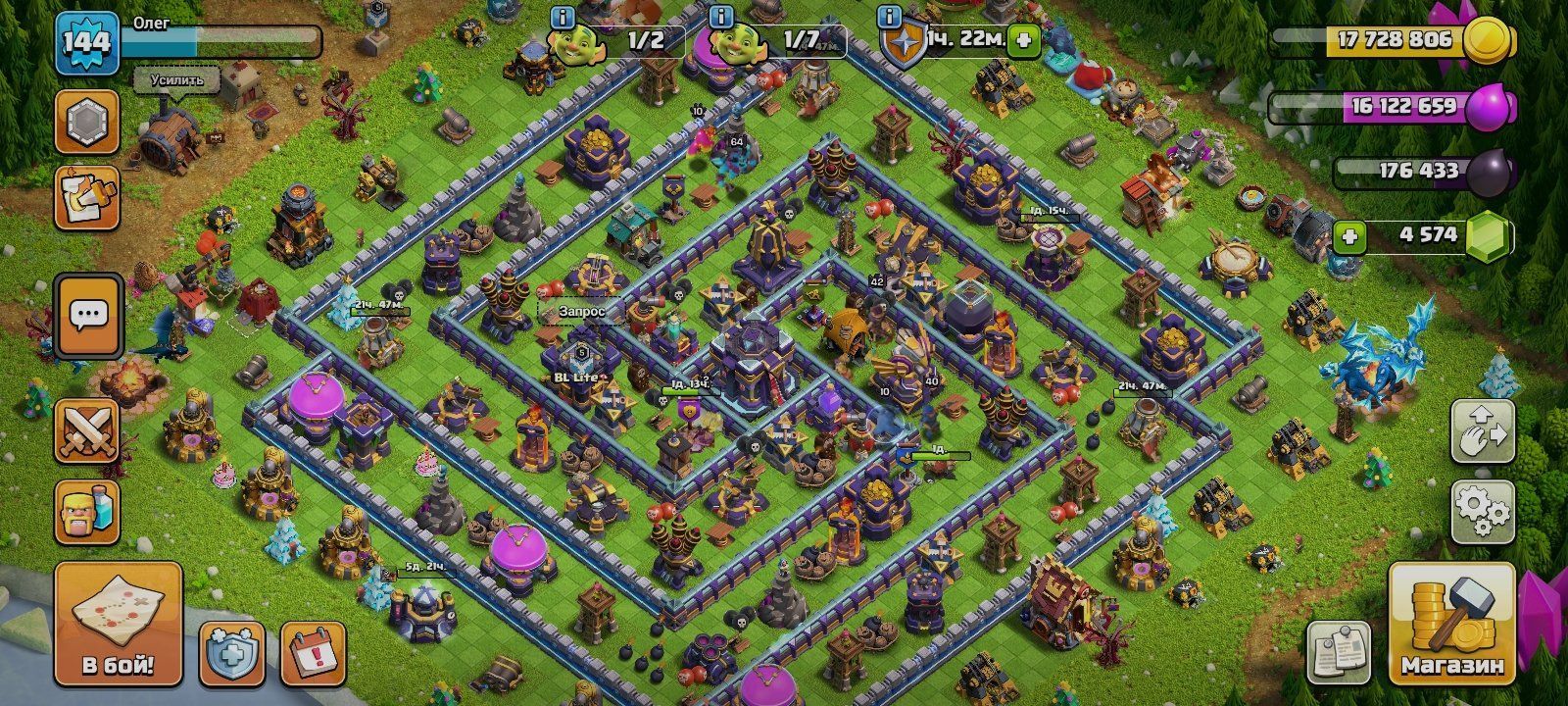1568x706 pixels.
Task: Click the green plus next to gems
Action: pyautogui.click(x=1349, y=236)
